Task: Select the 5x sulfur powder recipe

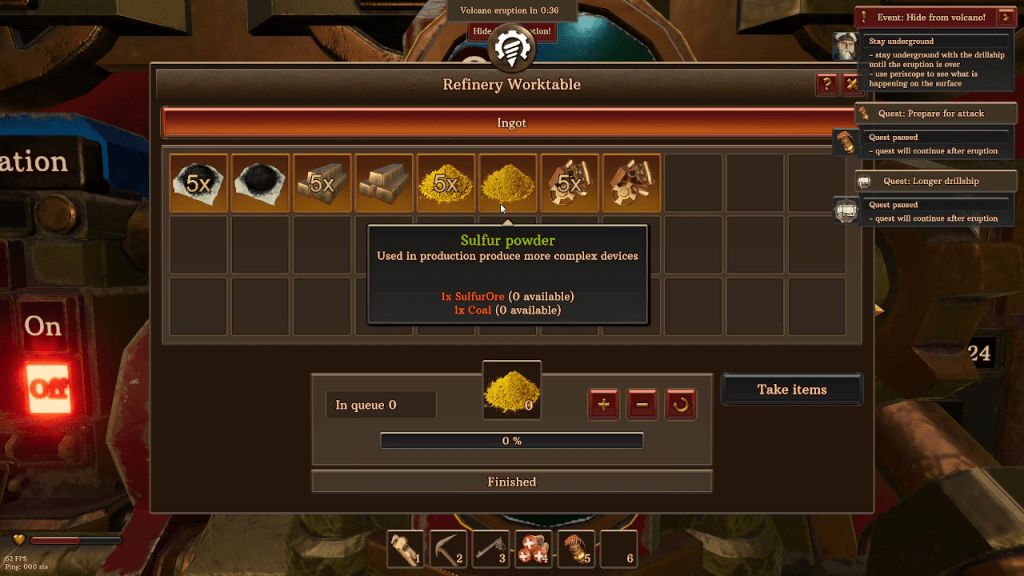Action: coord(446,183)
